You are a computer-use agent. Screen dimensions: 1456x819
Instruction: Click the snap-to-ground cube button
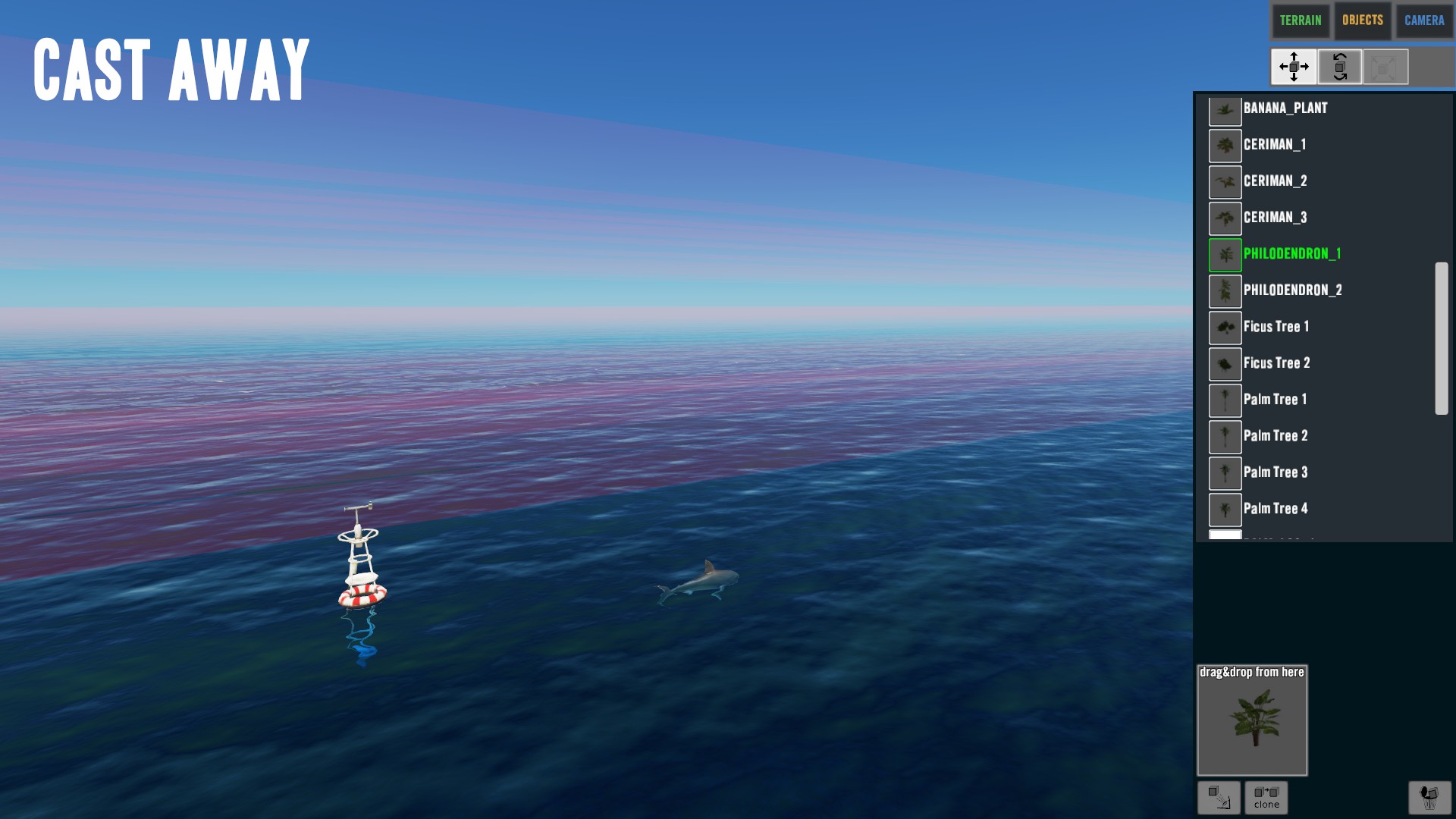(x=1219, y=798)
